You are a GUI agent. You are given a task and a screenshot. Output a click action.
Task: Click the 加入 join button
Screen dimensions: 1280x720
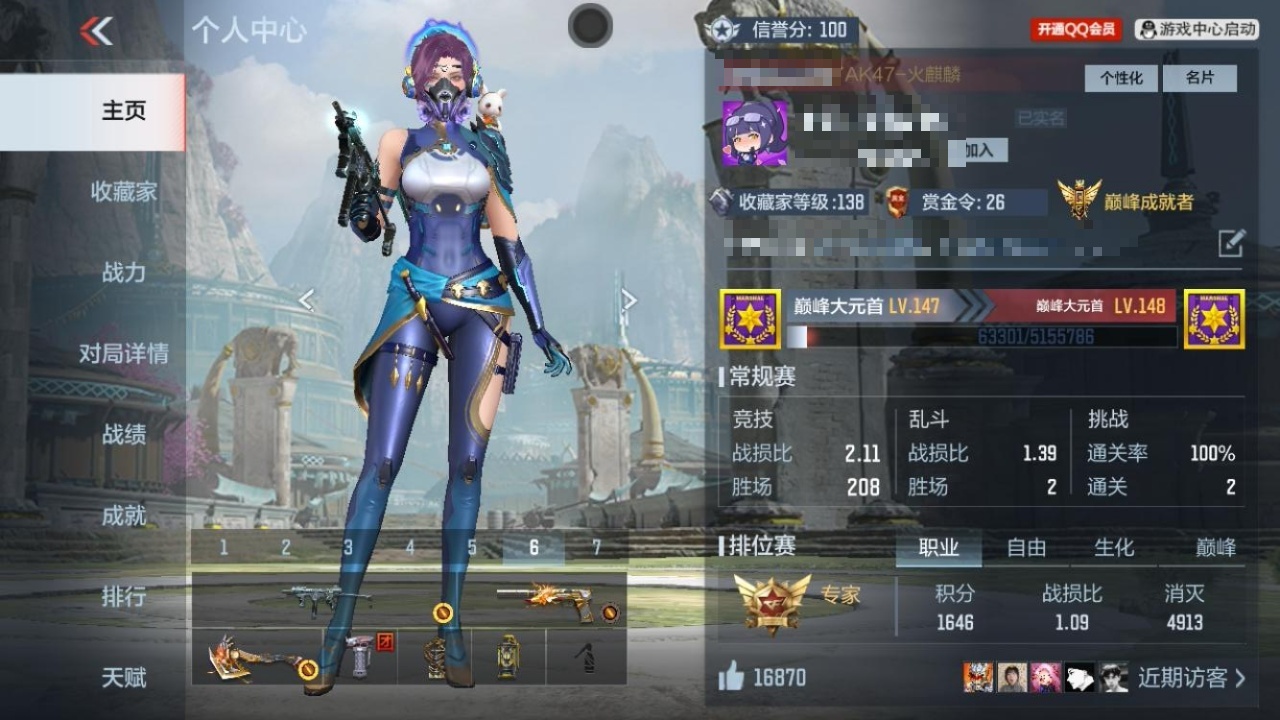coord(978,150)
